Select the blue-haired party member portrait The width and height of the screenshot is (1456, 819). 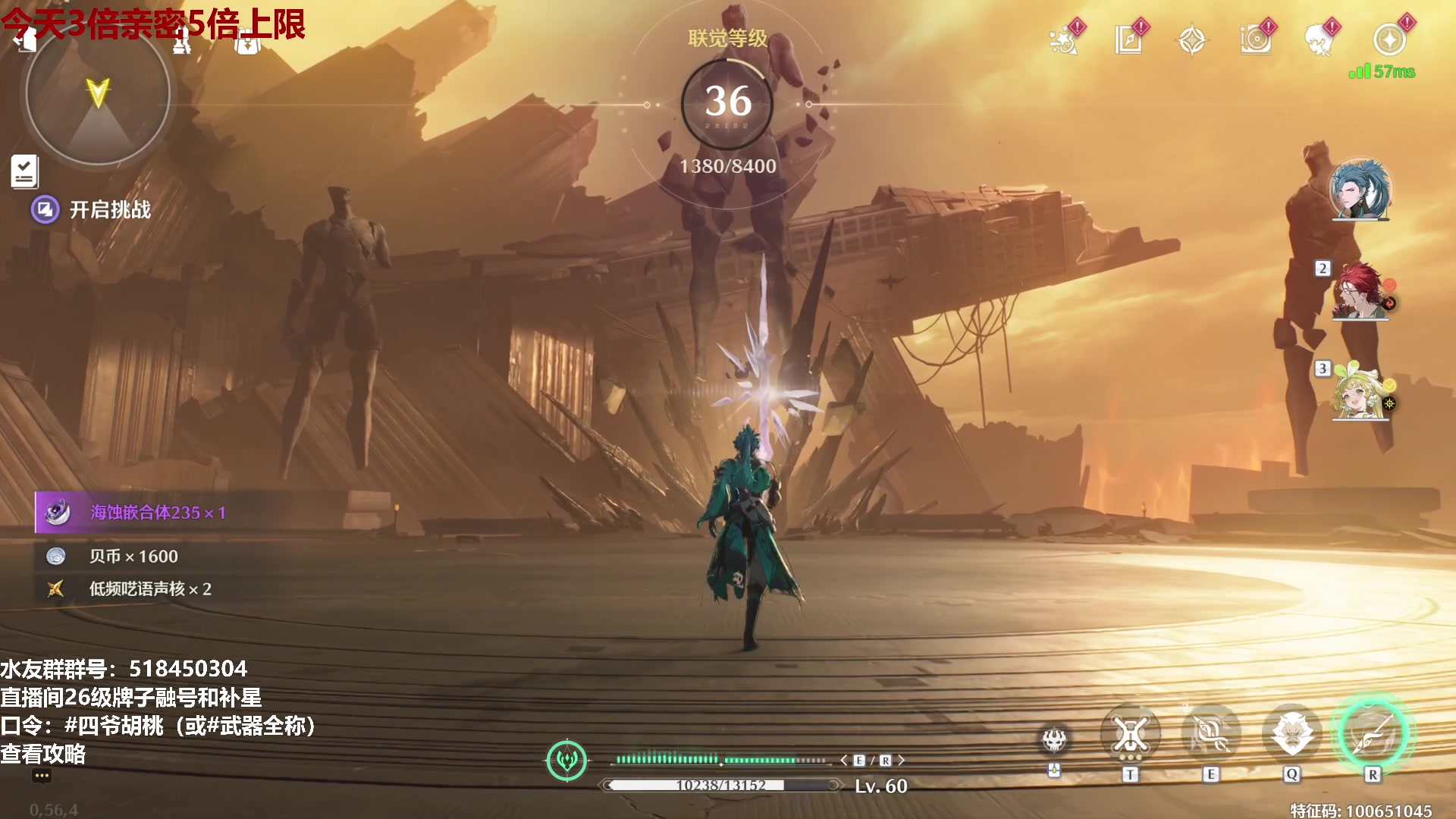1360,190
